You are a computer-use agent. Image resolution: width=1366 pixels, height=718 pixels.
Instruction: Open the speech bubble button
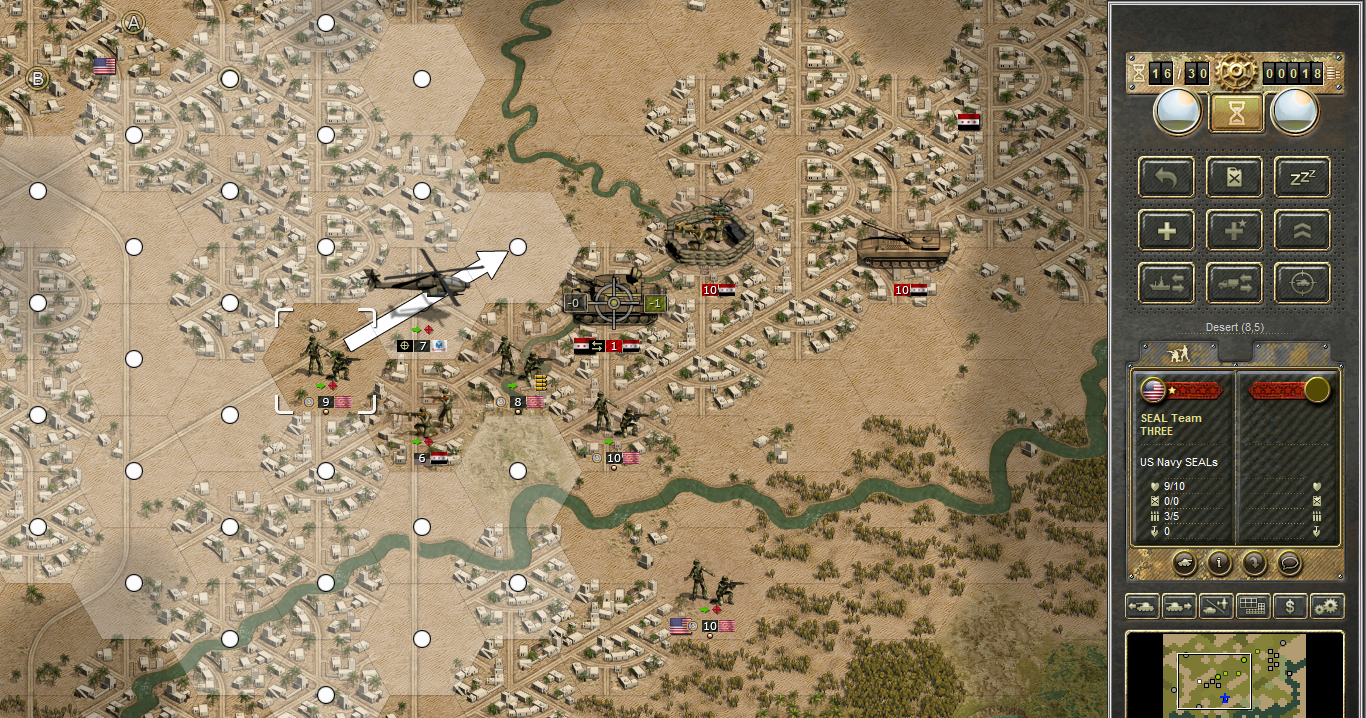[1290, 563]
